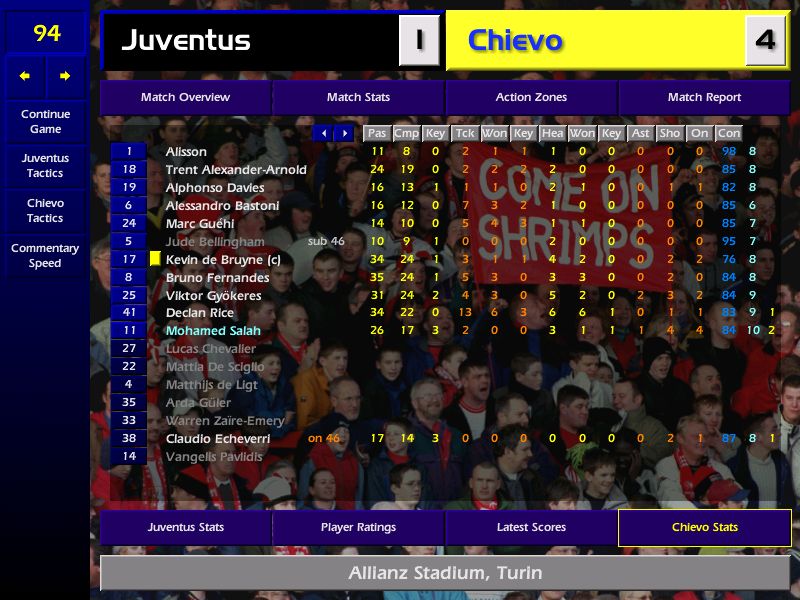Select Mohamed Salah in the player list
This screenshot has width=800, height=600.
tap(213, 331)
